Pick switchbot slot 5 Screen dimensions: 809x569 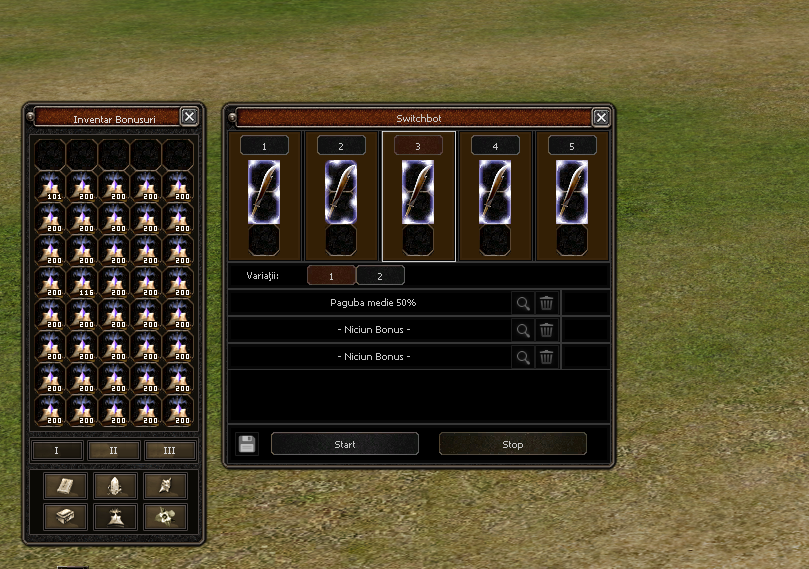click(572, 146)
